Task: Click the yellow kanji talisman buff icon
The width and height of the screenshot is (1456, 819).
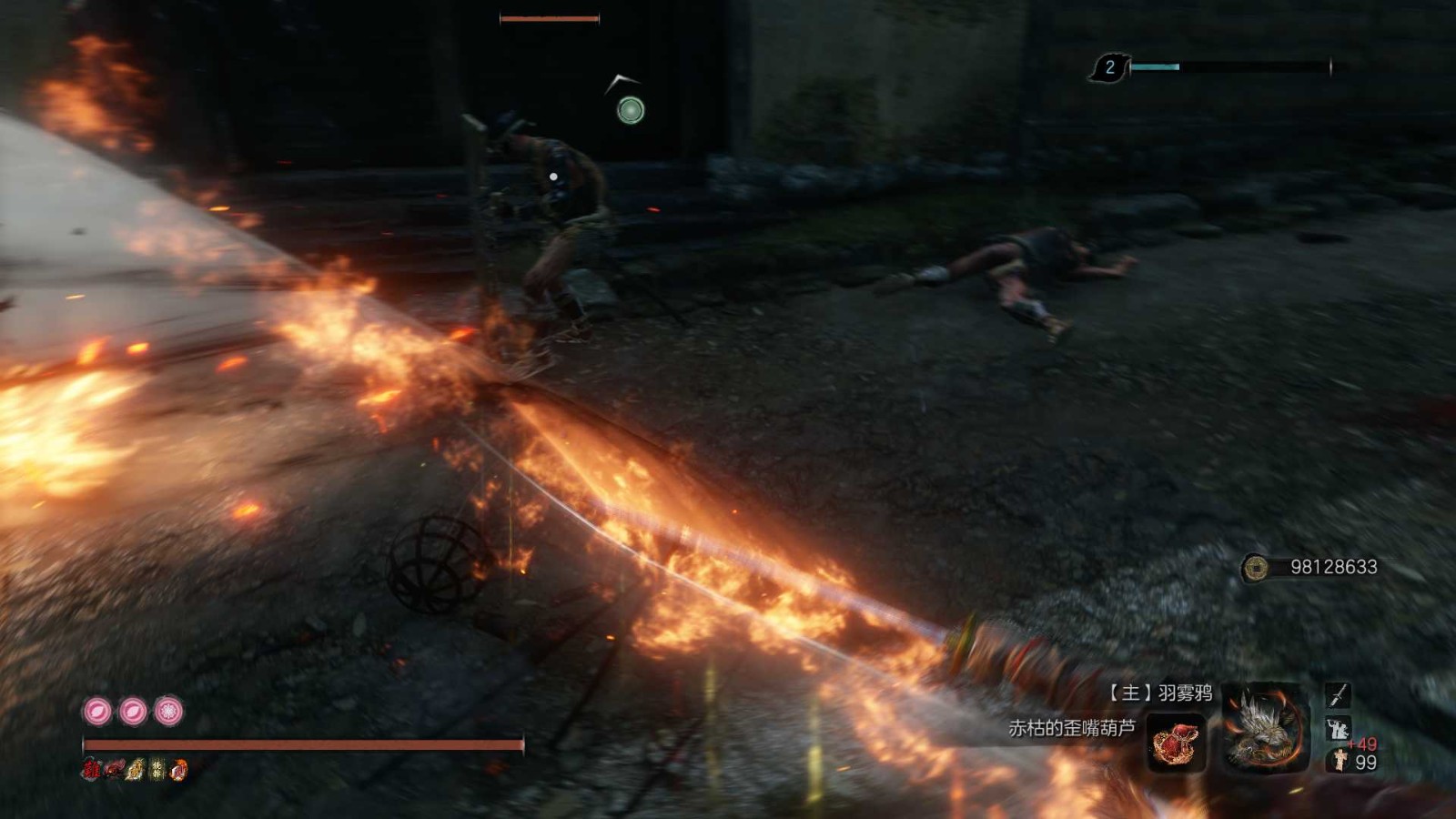Action: (157, 770)
